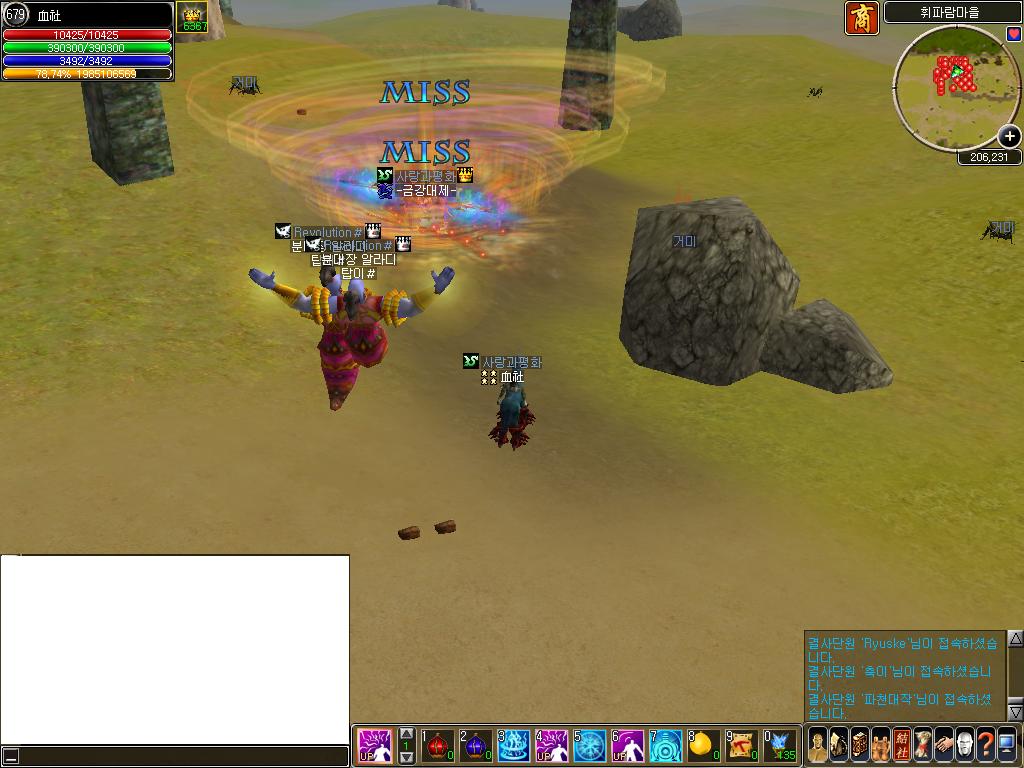
Task: Click the heart icon beside the minimap
Action: tap(1013, 34)
